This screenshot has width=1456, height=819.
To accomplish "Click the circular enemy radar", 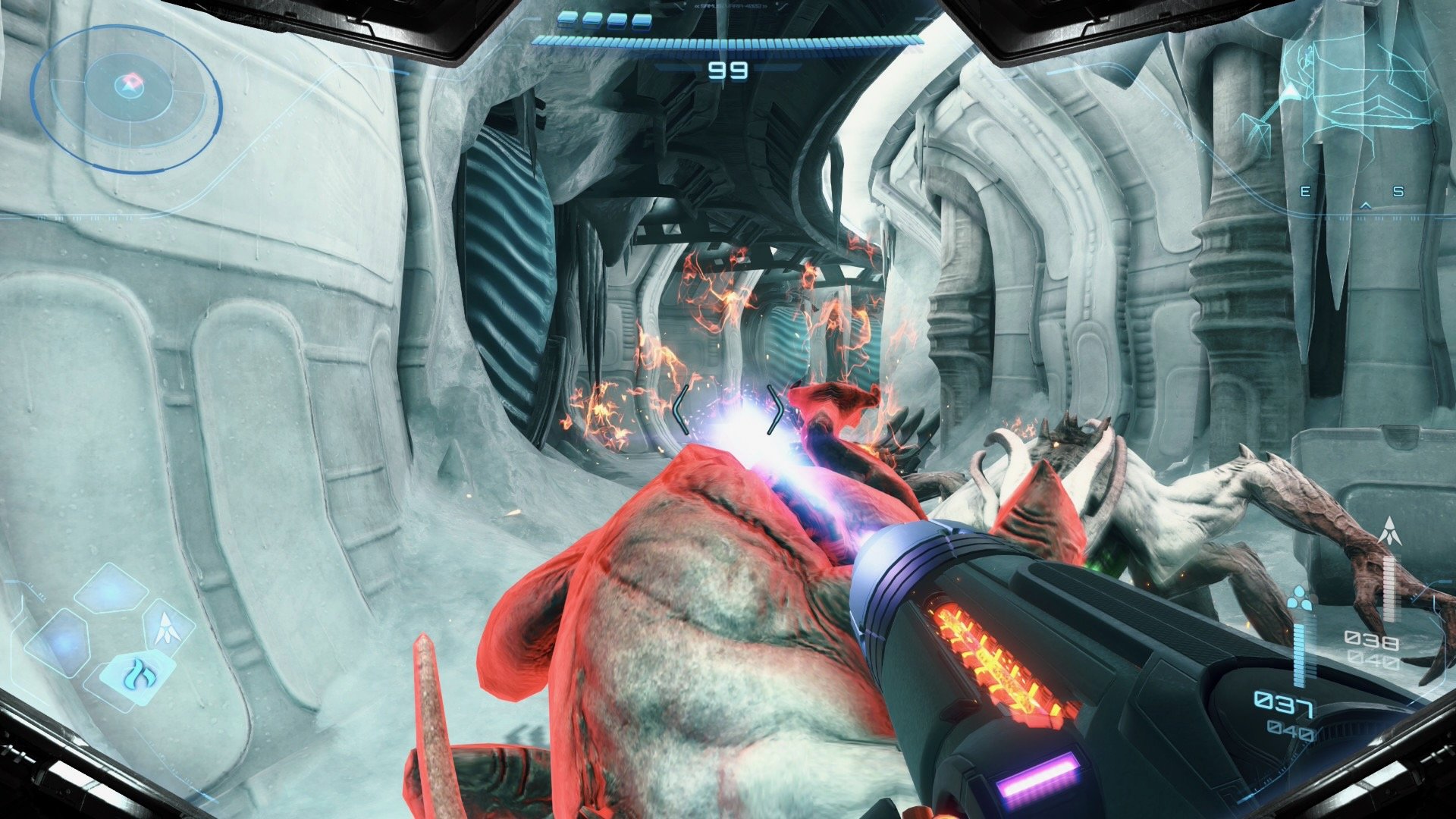I will 127,99.
